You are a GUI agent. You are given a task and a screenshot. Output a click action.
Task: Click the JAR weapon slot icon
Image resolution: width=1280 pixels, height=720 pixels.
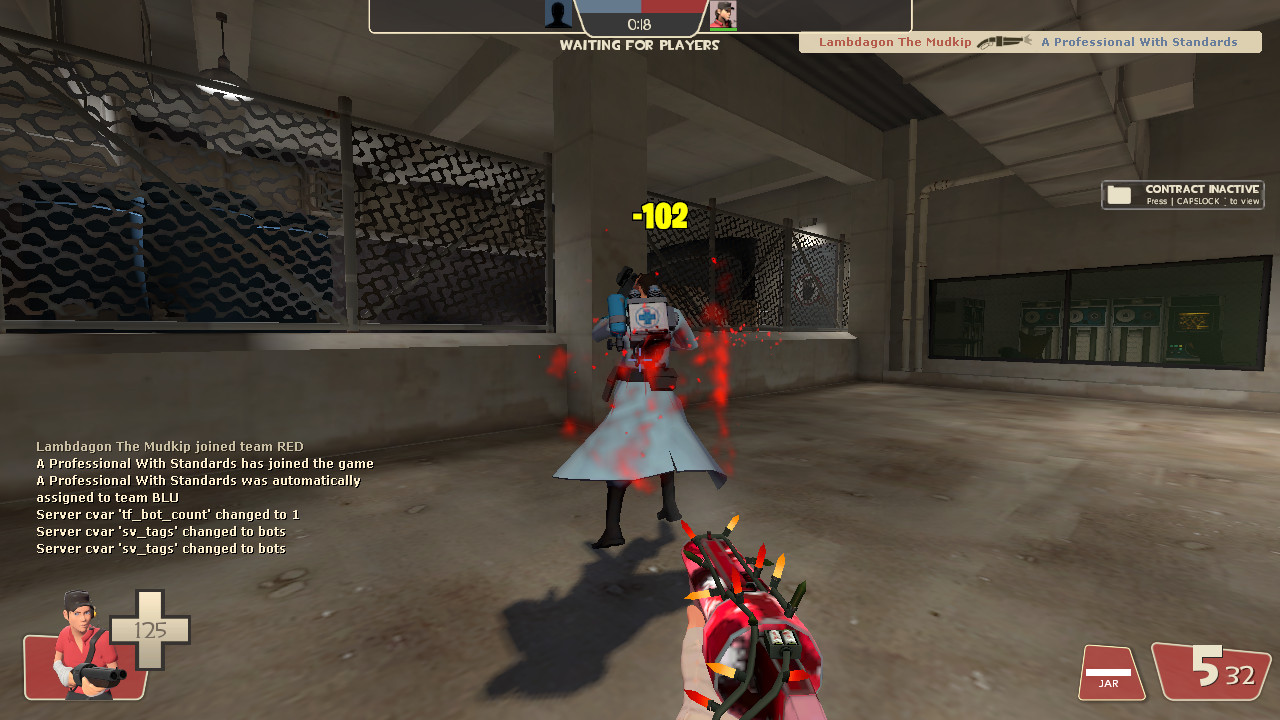(x=1110, y=673)
